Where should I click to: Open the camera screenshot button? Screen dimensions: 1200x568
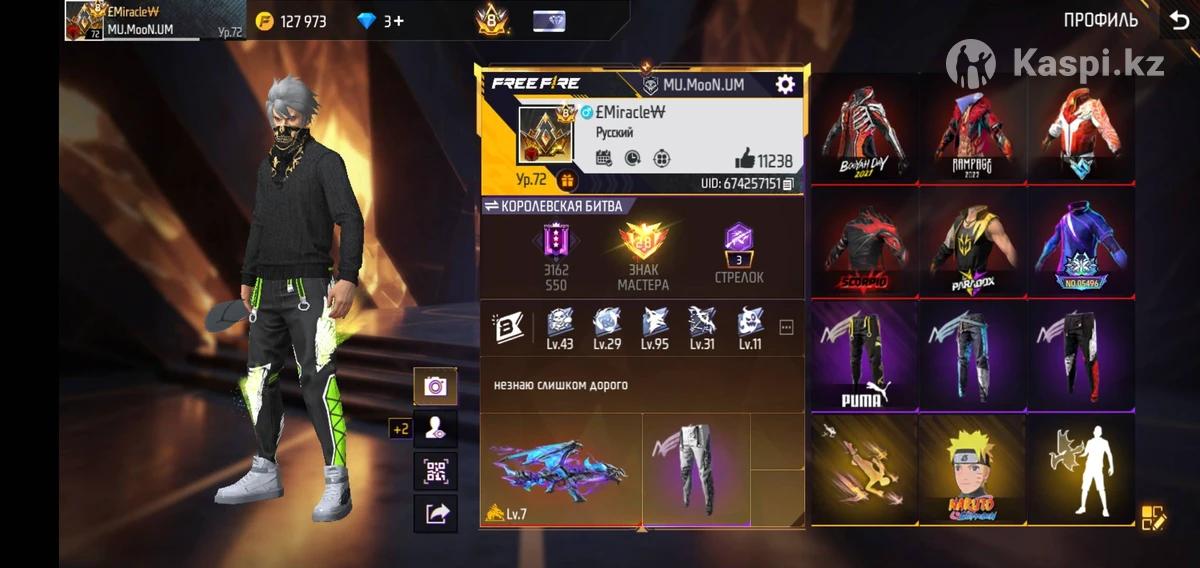436,386
